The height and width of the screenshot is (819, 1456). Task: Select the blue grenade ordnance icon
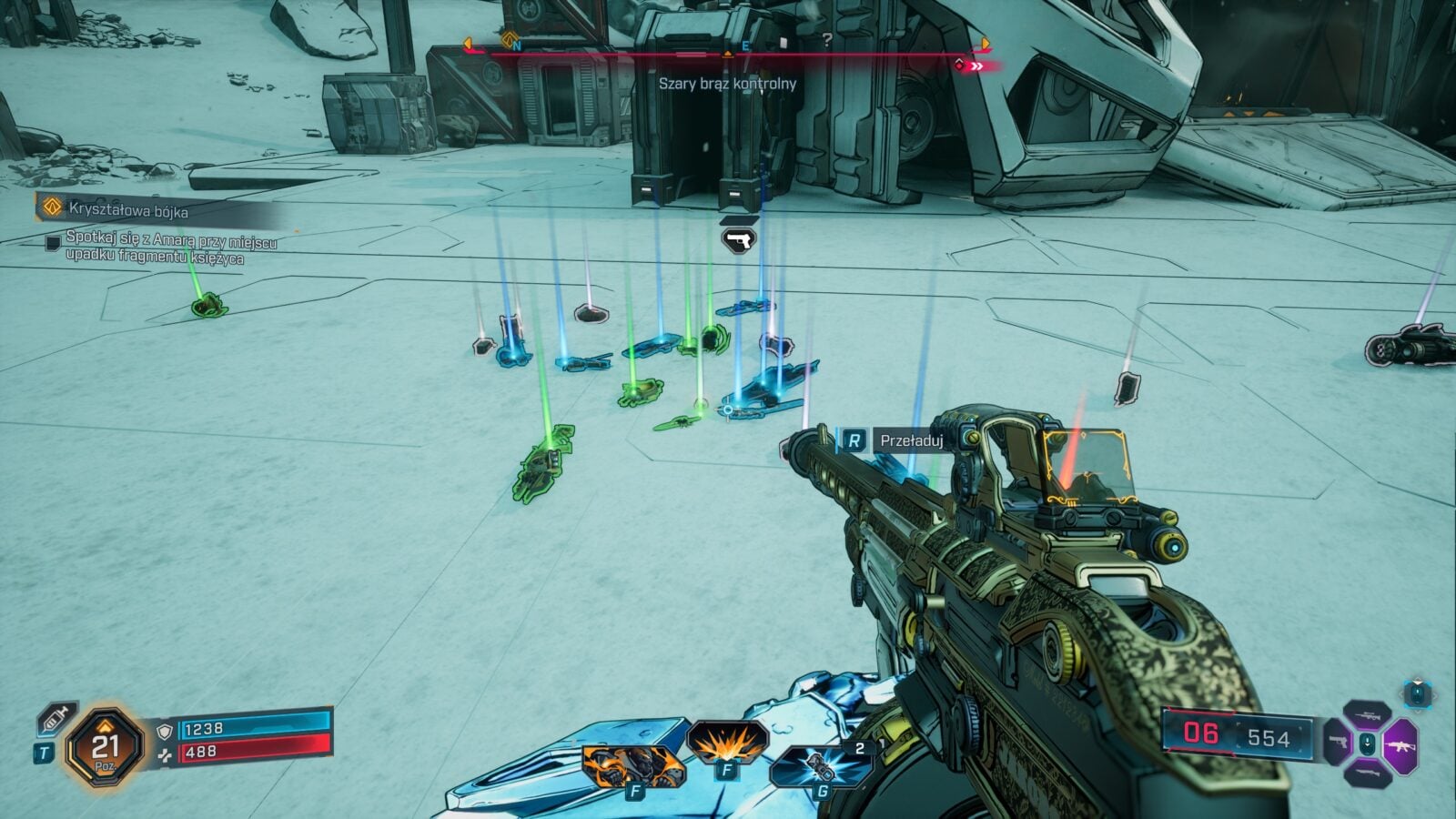coord(821,767)
